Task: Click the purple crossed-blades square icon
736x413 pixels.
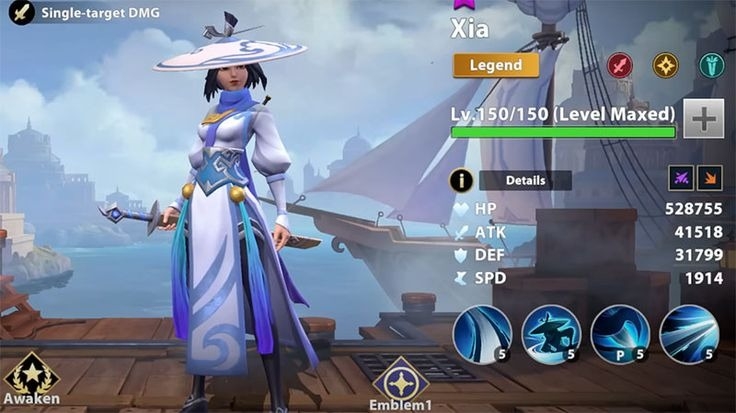Action: 680,178
